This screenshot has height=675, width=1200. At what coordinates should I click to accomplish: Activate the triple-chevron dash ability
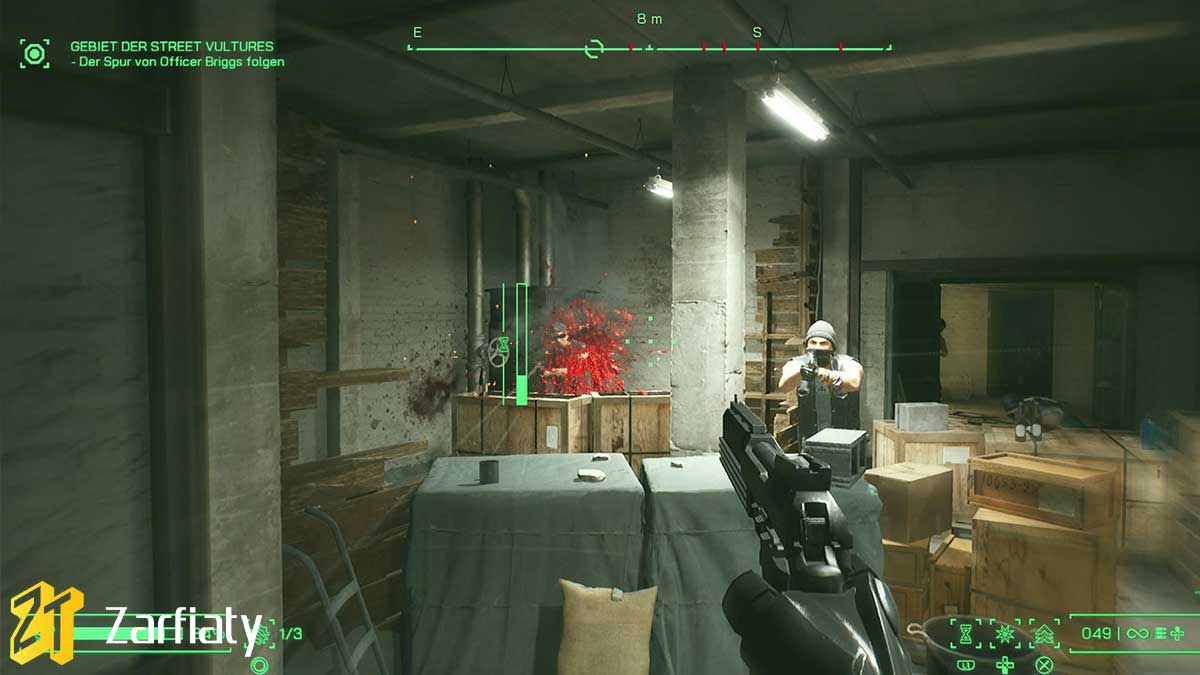(1043, 633)
